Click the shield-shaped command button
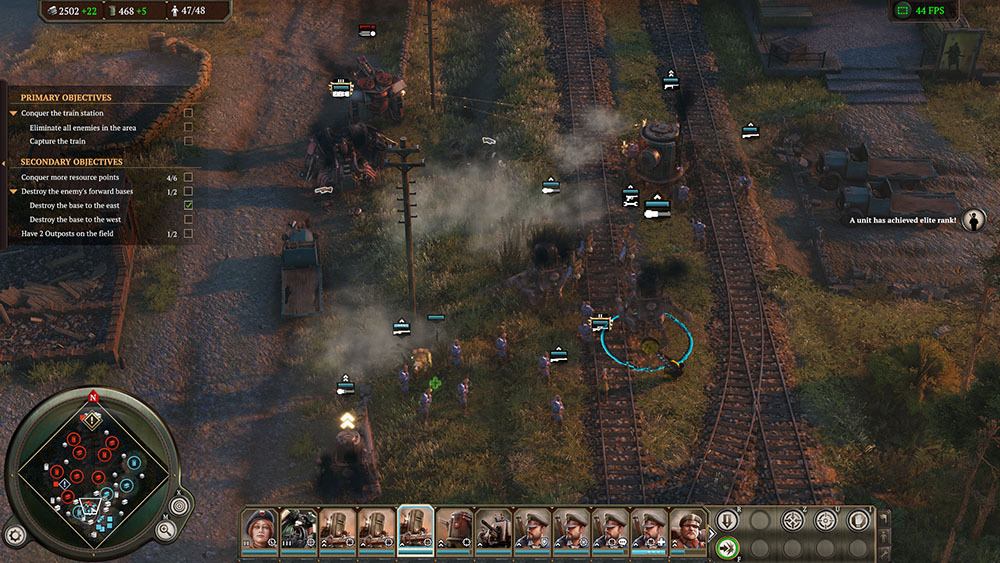Screen dimensions: 1000x563 pos(858,520)
